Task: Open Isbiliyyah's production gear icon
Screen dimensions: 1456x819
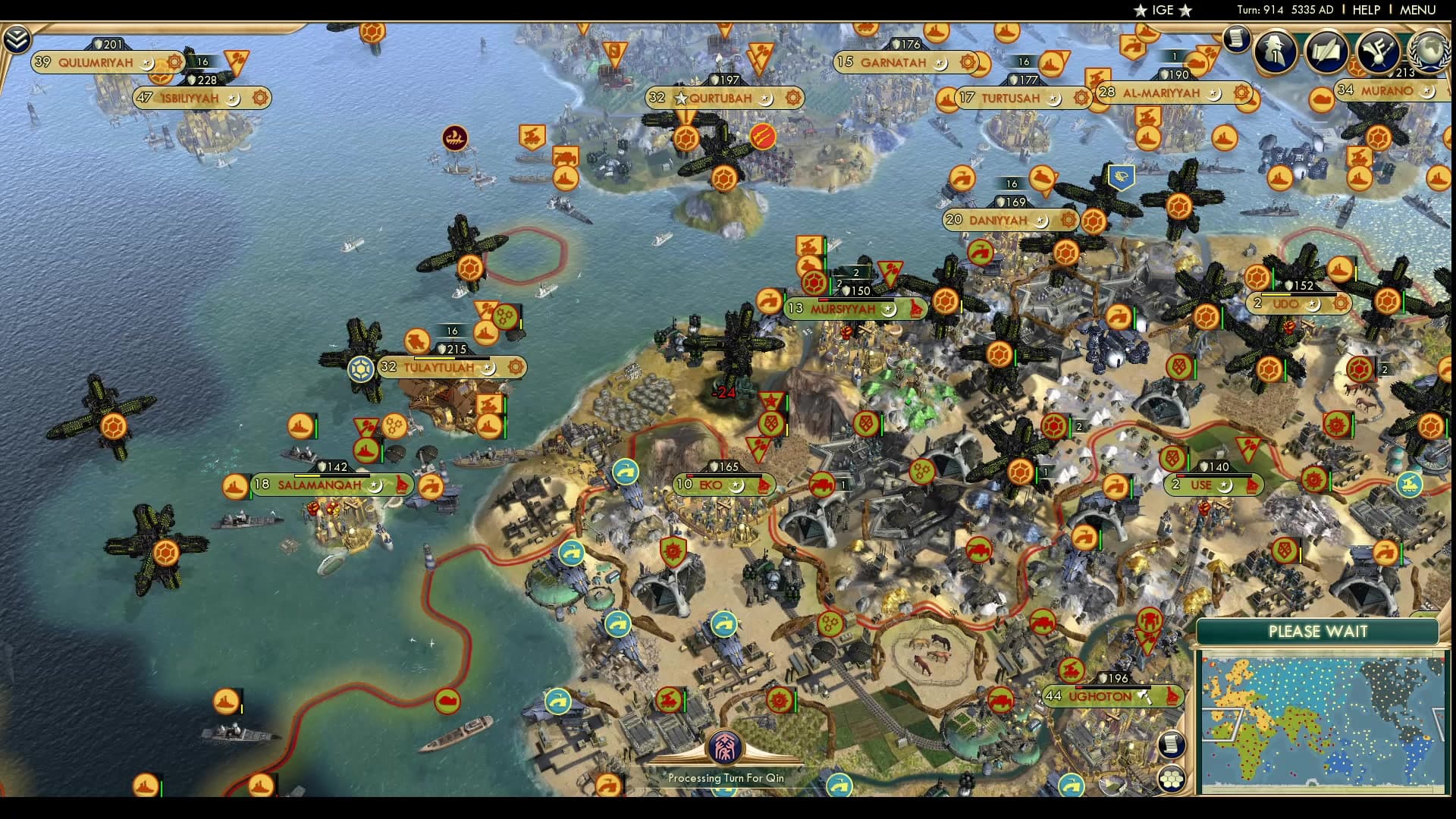Action: (x=259, y=98)
